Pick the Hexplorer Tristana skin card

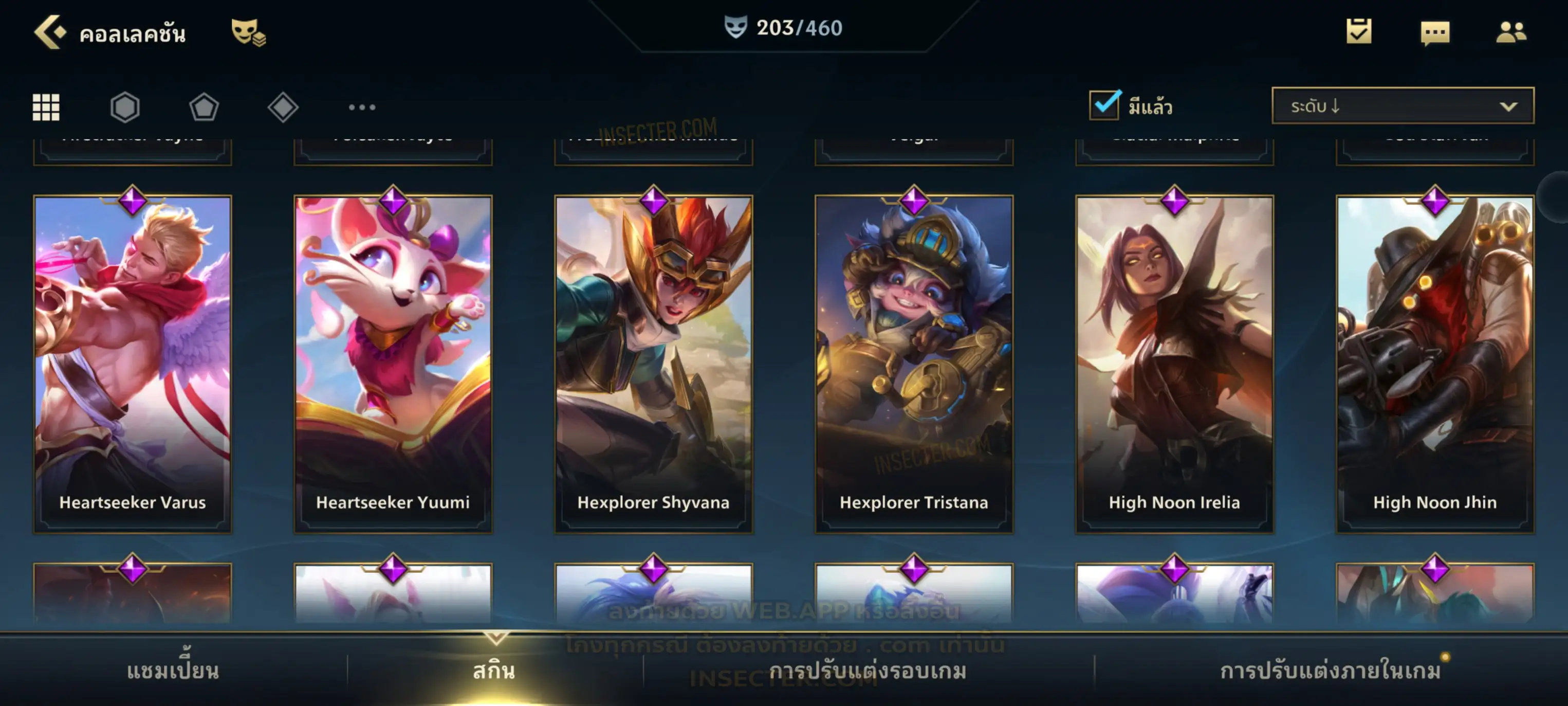pyautogui.click(x=914, y=364)
